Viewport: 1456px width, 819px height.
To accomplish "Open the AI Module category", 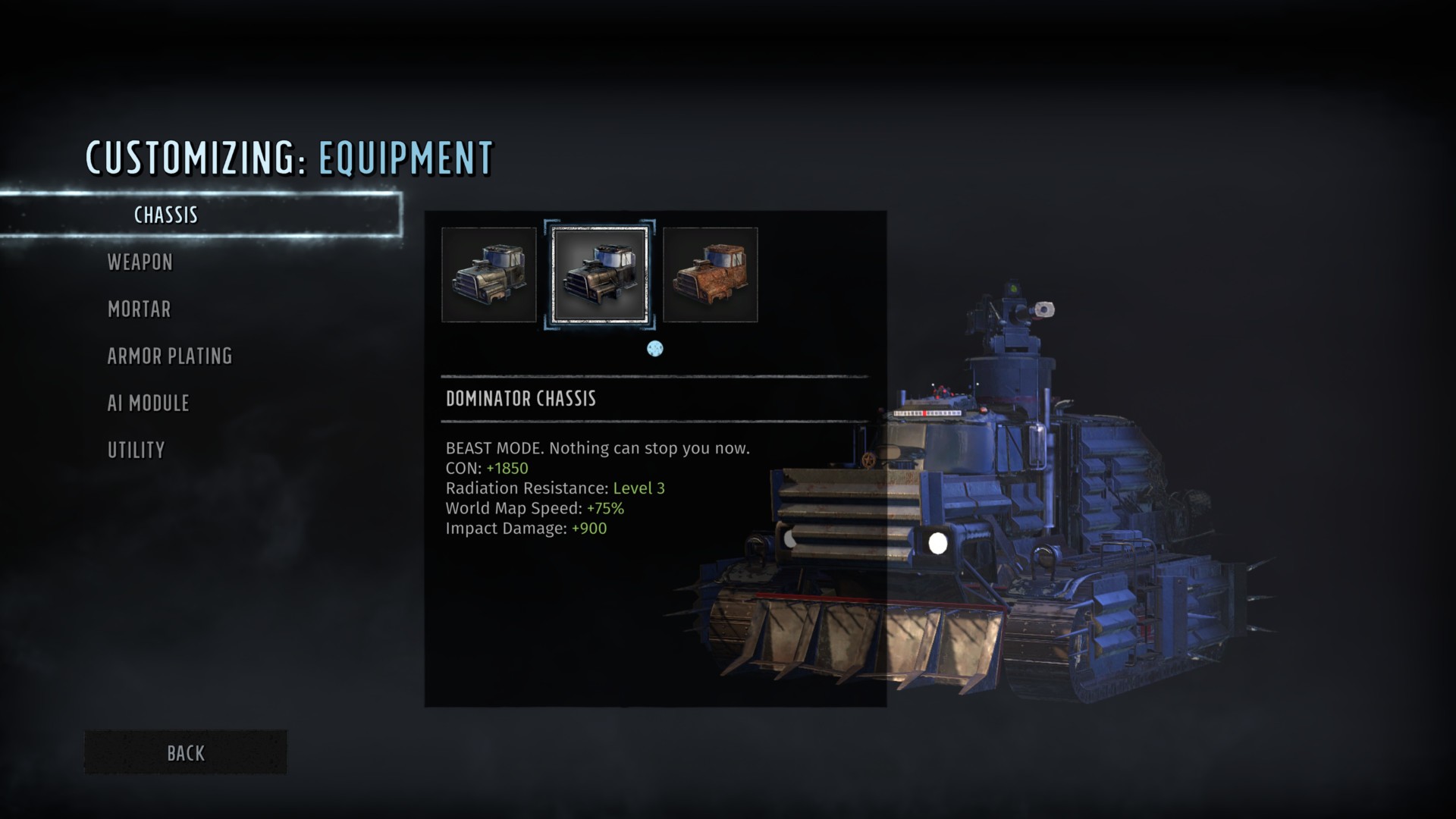I will click(x=149, y=403).
